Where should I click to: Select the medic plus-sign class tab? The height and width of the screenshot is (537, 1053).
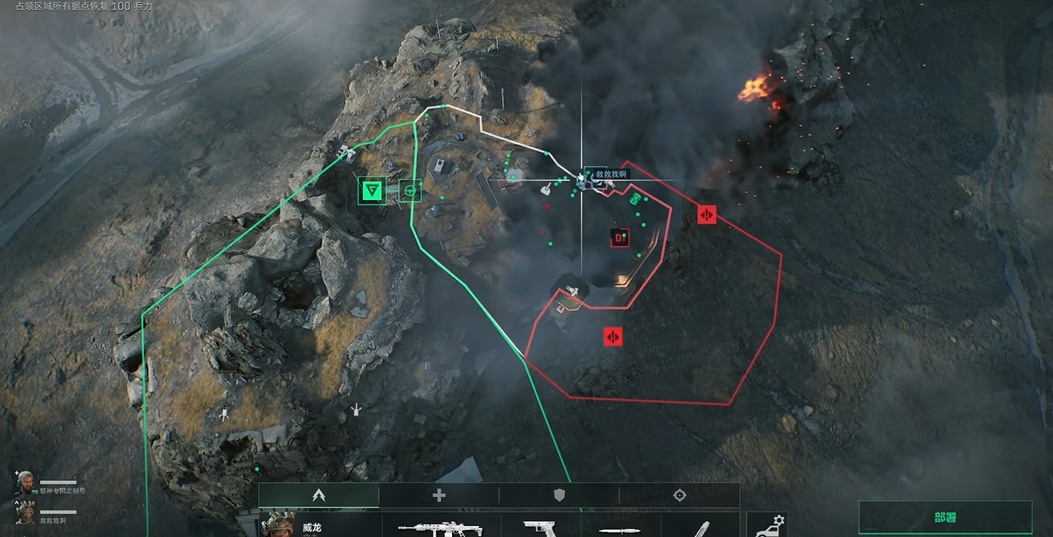pyautogui.click(x=439, y=495)
